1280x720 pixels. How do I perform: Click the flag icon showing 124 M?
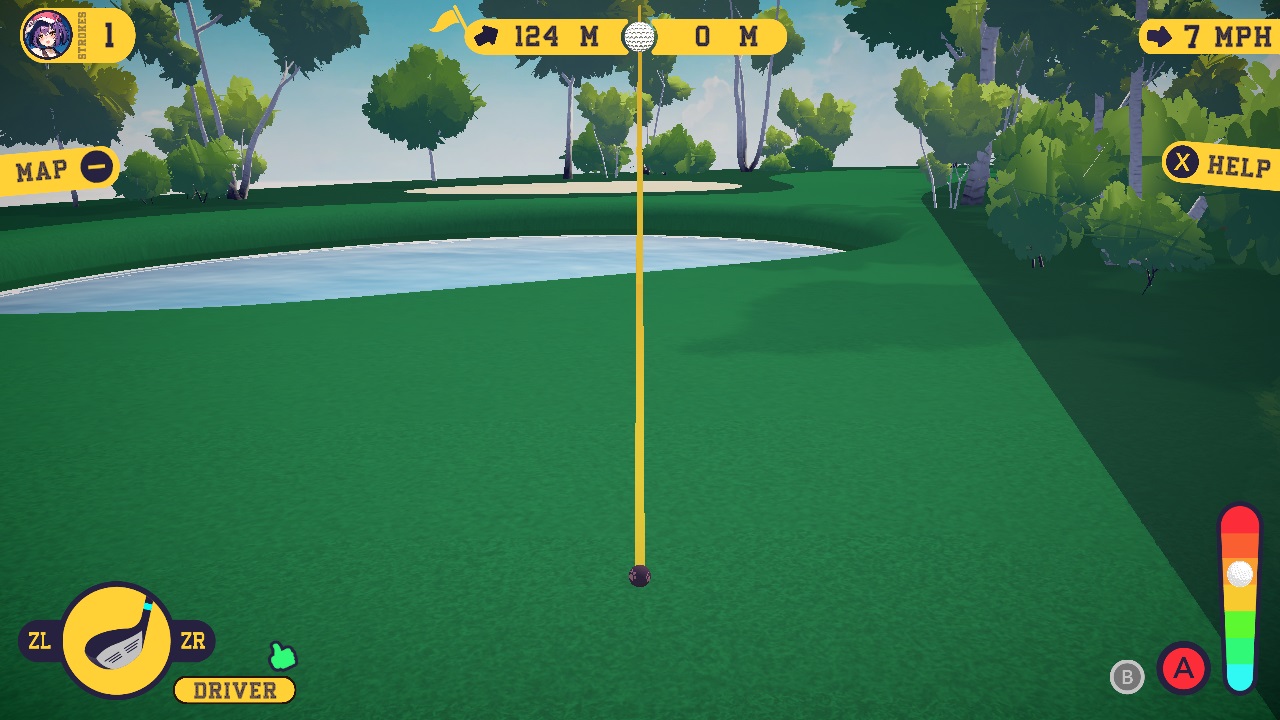pyautogui.click(x=486, y=36)
